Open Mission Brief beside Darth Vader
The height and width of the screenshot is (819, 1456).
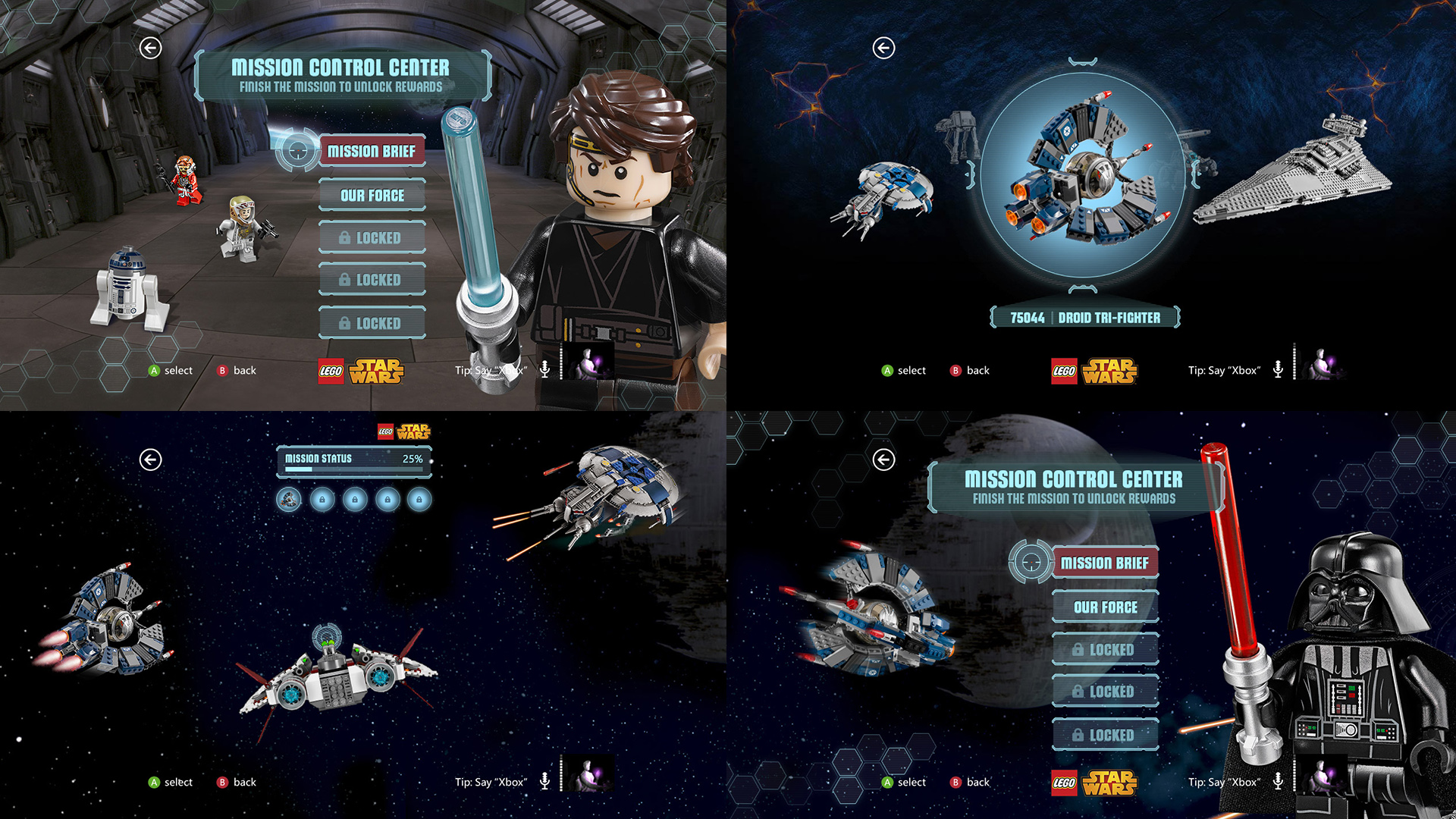click(1104, 563)
